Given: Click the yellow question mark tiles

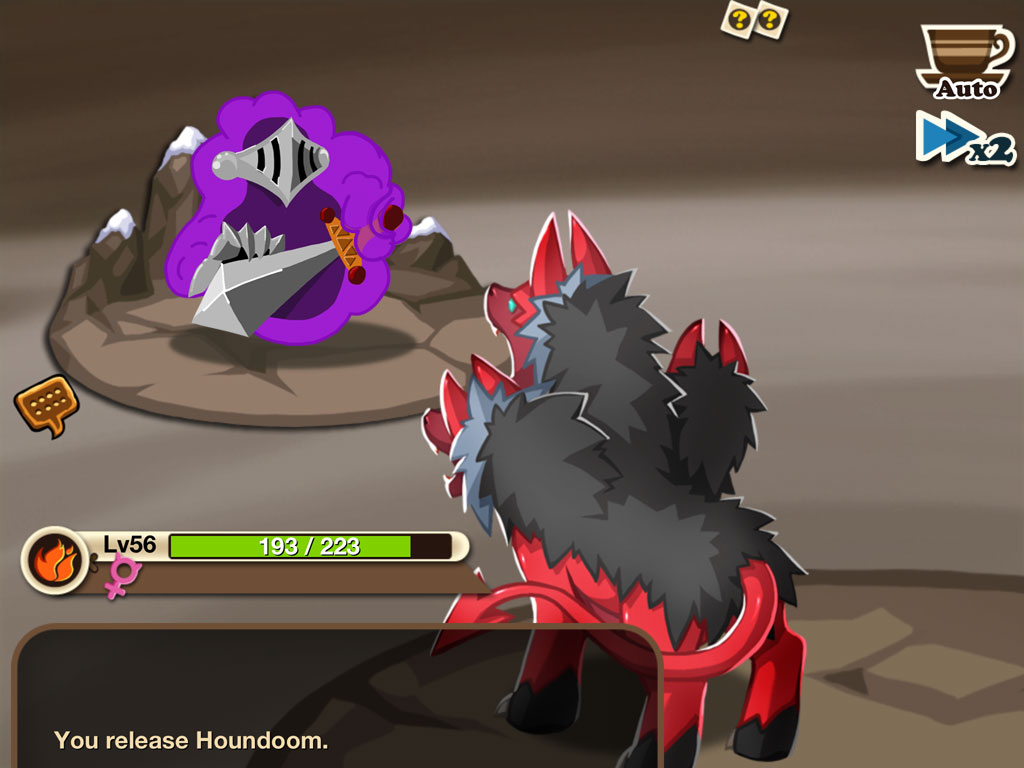Looking at the screenshot, I should click(x=755, y=19).
